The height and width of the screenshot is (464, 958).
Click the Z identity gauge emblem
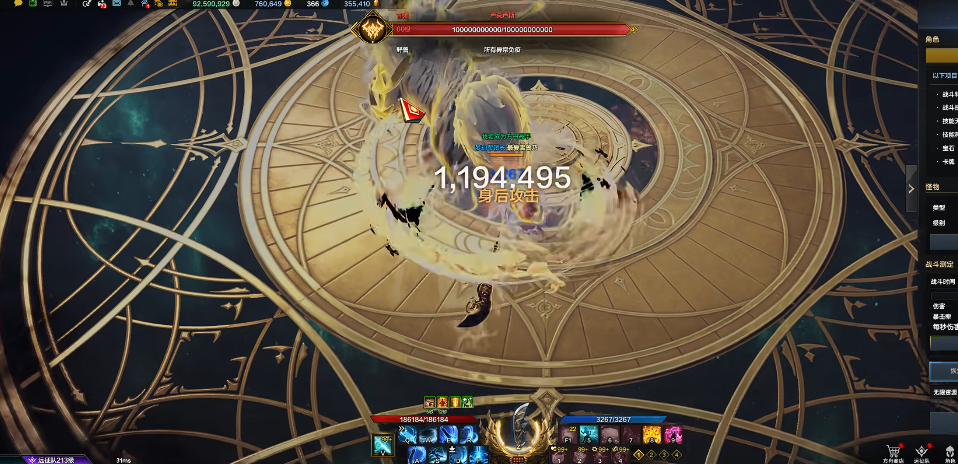coord(519,436)
